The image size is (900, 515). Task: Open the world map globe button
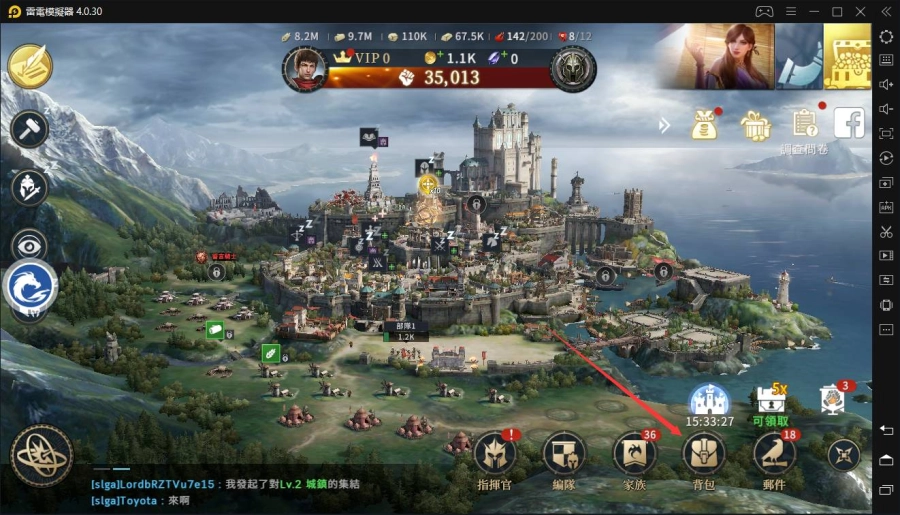(41, 455)
